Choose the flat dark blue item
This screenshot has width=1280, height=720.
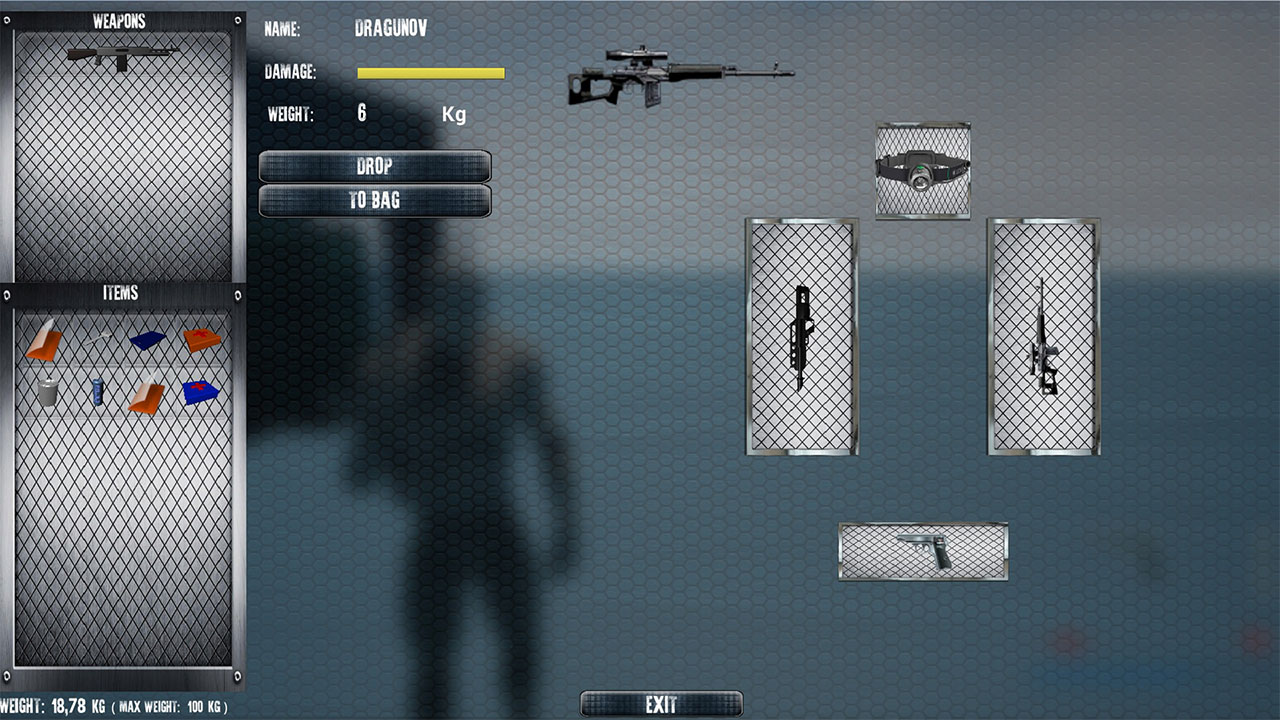(x=147, y=340)
